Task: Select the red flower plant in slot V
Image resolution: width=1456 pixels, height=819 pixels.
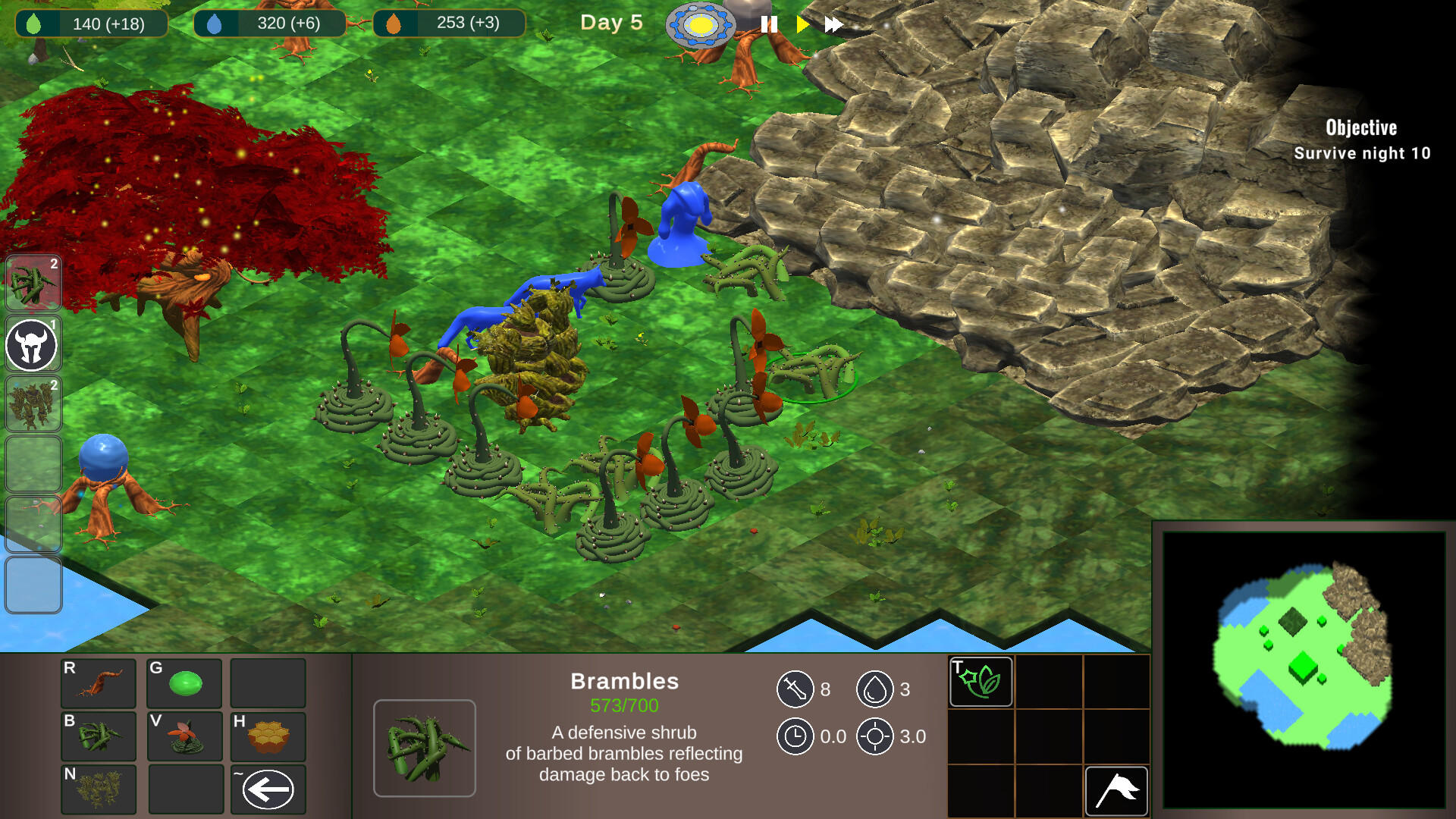Action: click(x=184, y=736)
